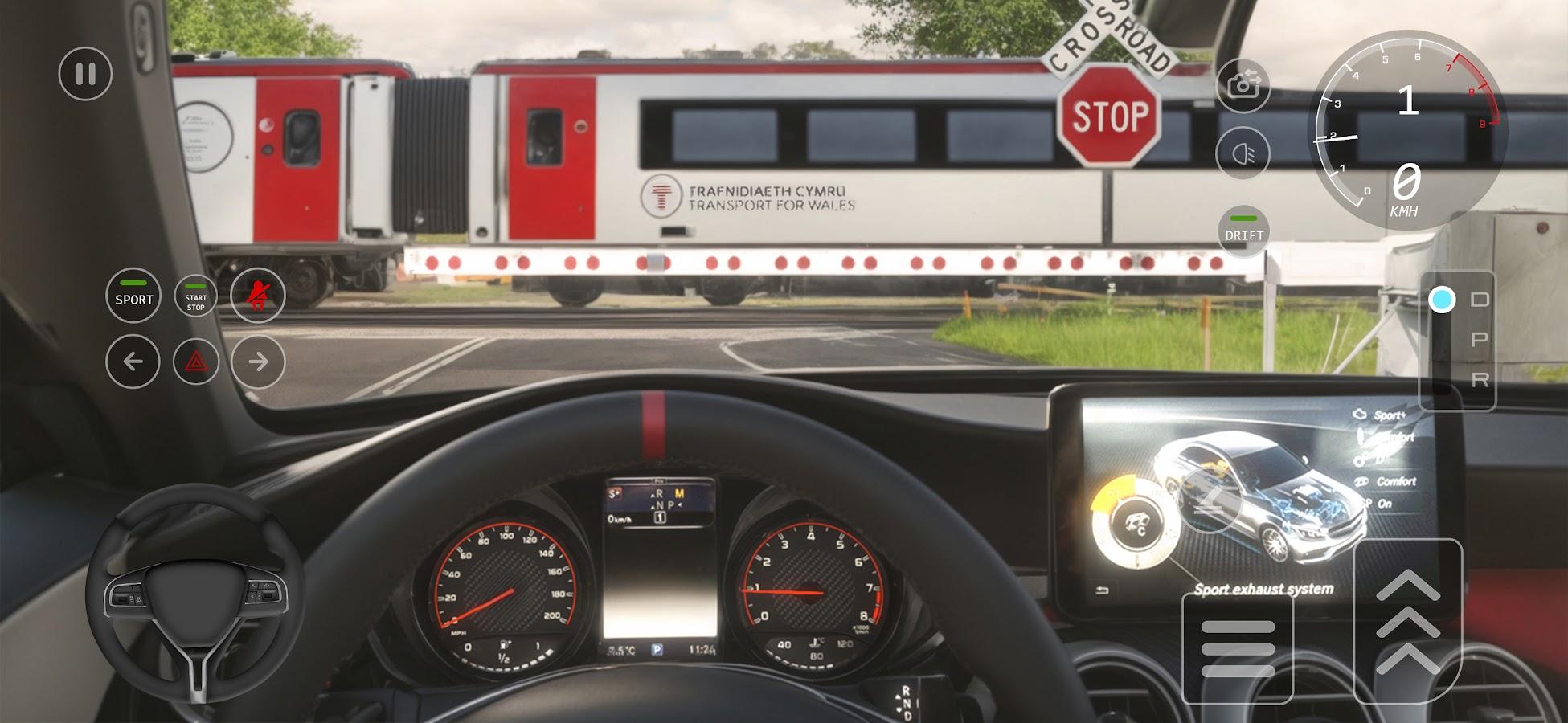
Task: Shift gear selector to R
Action: [1479, 380]
